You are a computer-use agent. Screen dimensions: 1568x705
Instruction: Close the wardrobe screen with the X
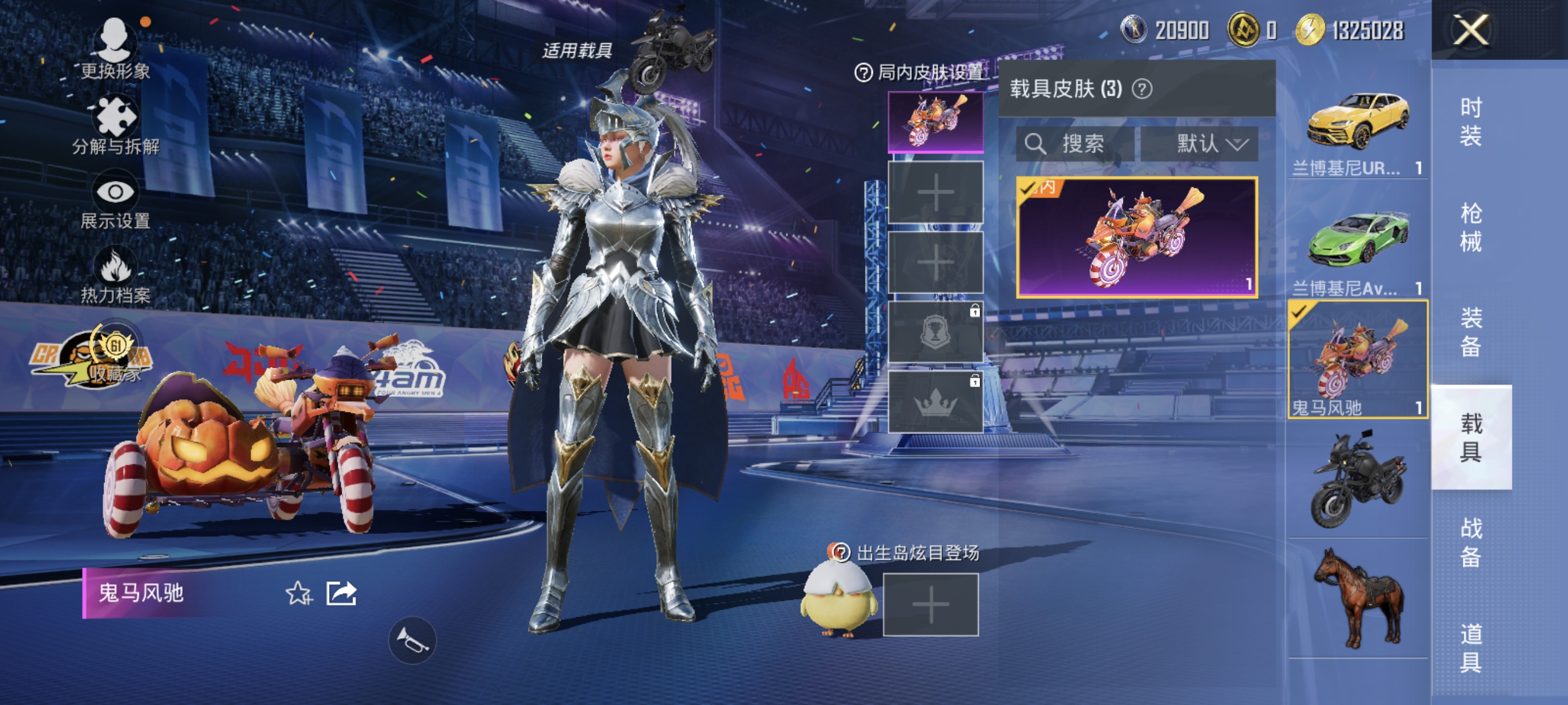1471,30
